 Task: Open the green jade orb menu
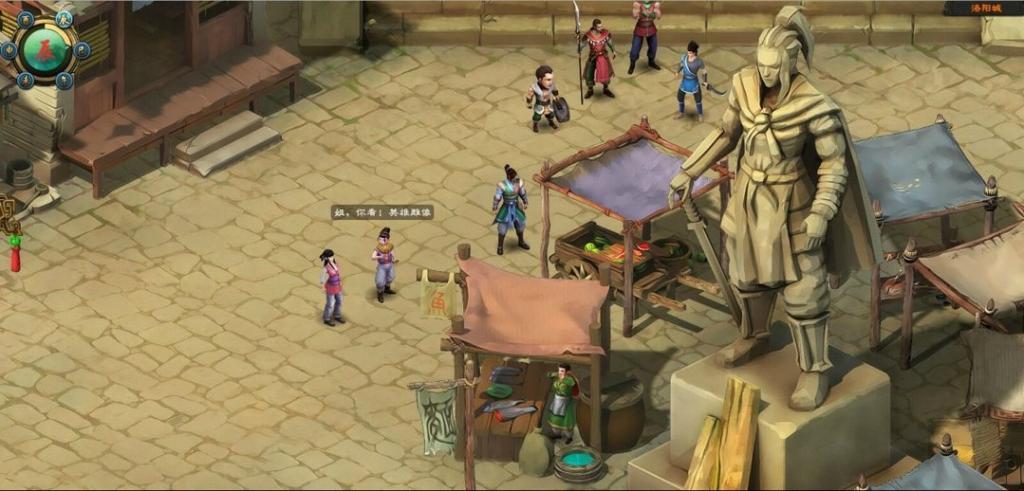tap(43, 49)
